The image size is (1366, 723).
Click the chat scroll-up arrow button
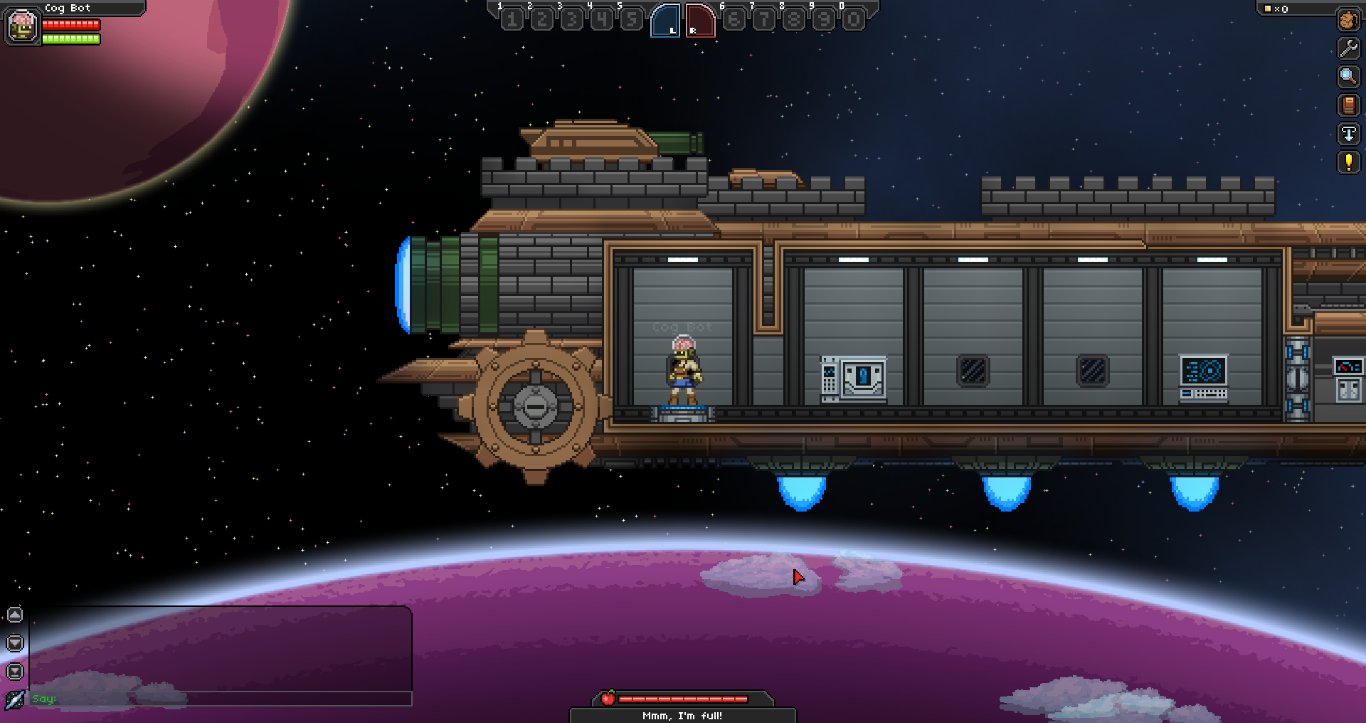pos(15,615)
